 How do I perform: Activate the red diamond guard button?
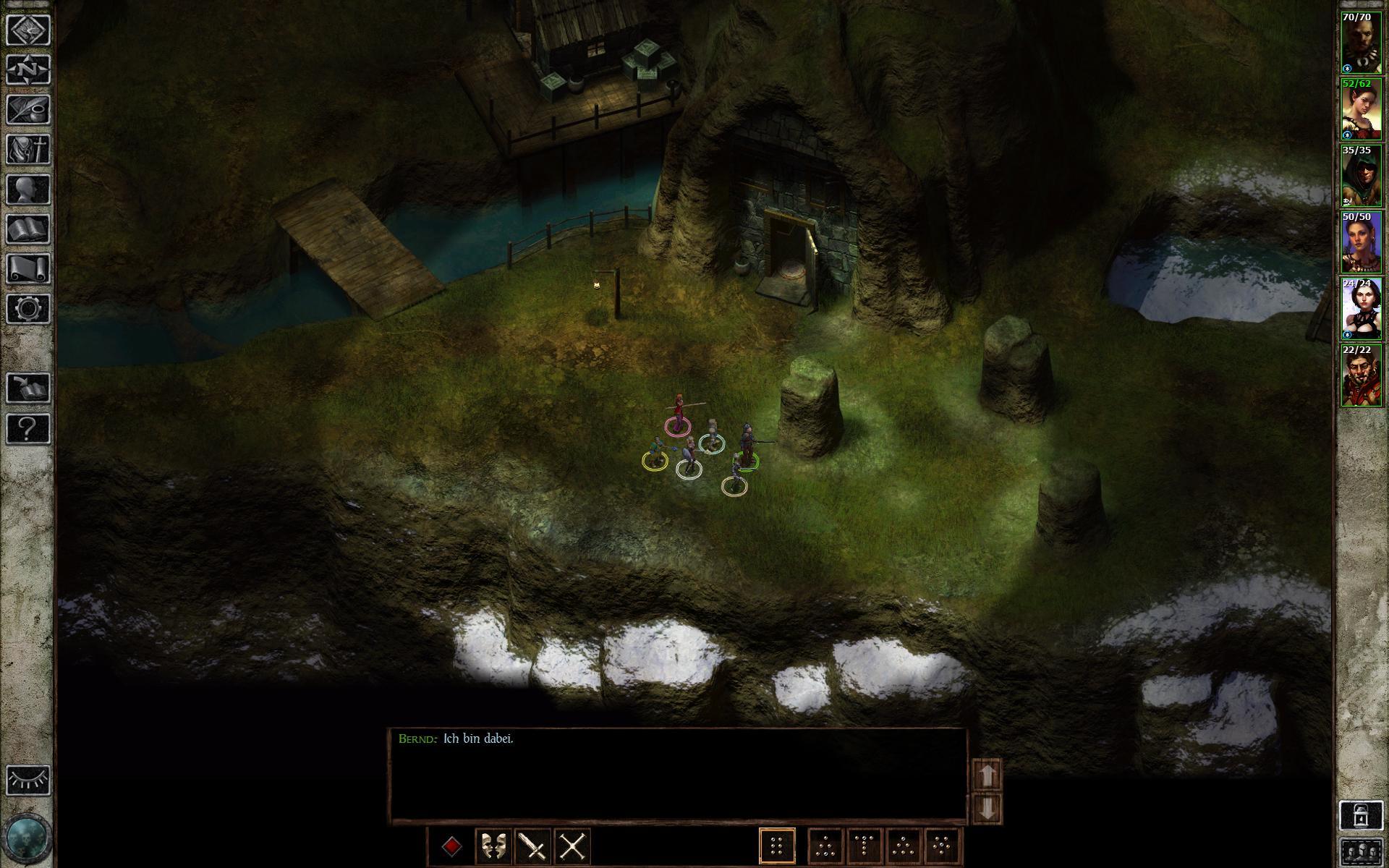[453, 846]
